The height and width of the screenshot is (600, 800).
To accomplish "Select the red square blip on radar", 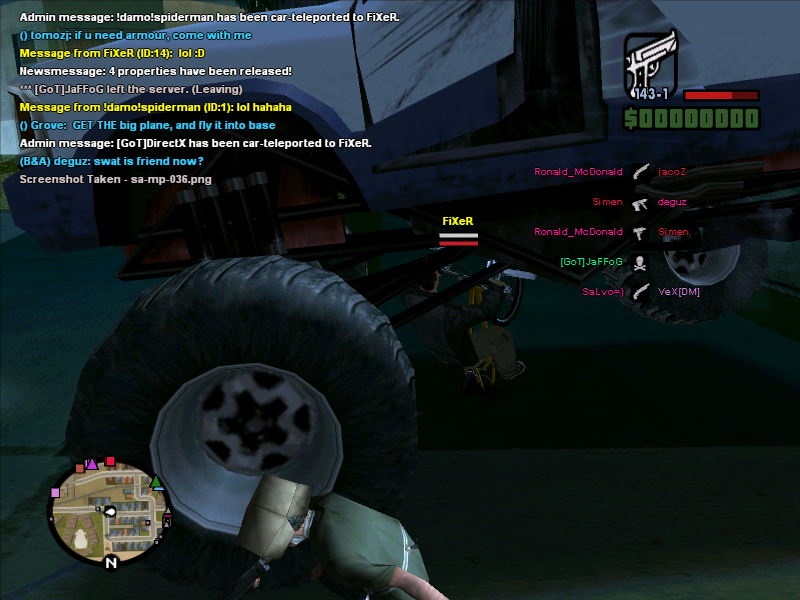I will pos(111,462).
